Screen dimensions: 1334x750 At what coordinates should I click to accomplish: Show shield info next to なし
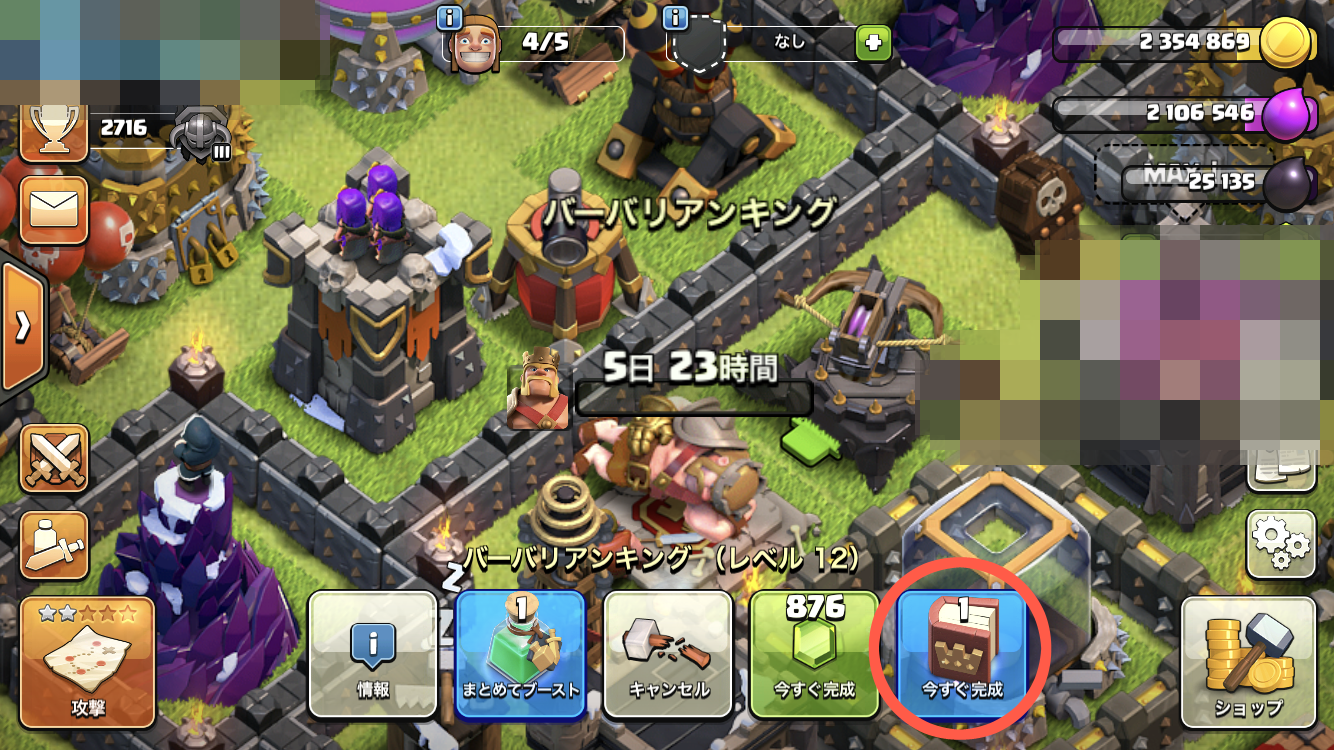click(x=676, y=17)
